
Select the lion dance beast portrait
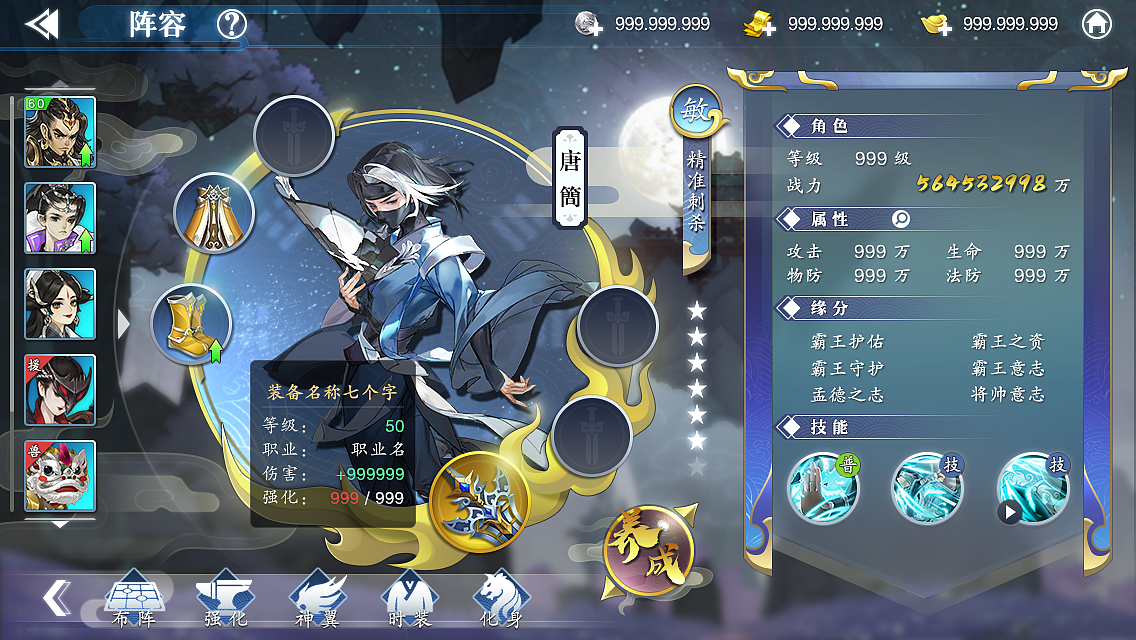[x=60, y=476]
